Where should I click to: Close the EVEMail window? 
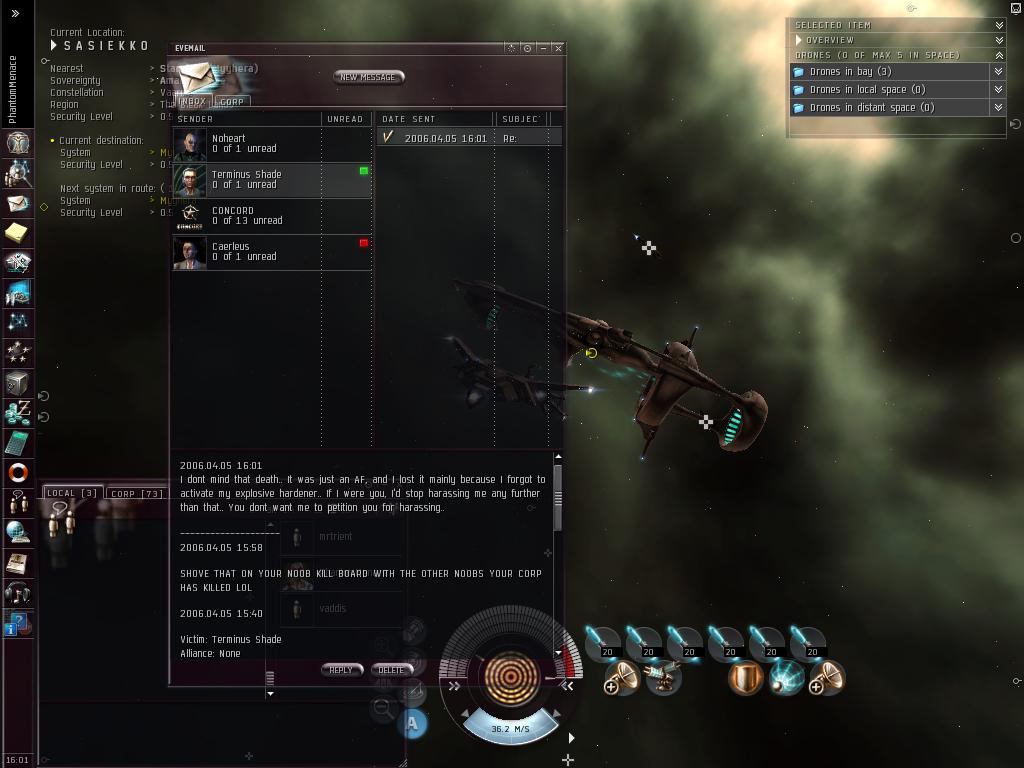click(558, 48)
